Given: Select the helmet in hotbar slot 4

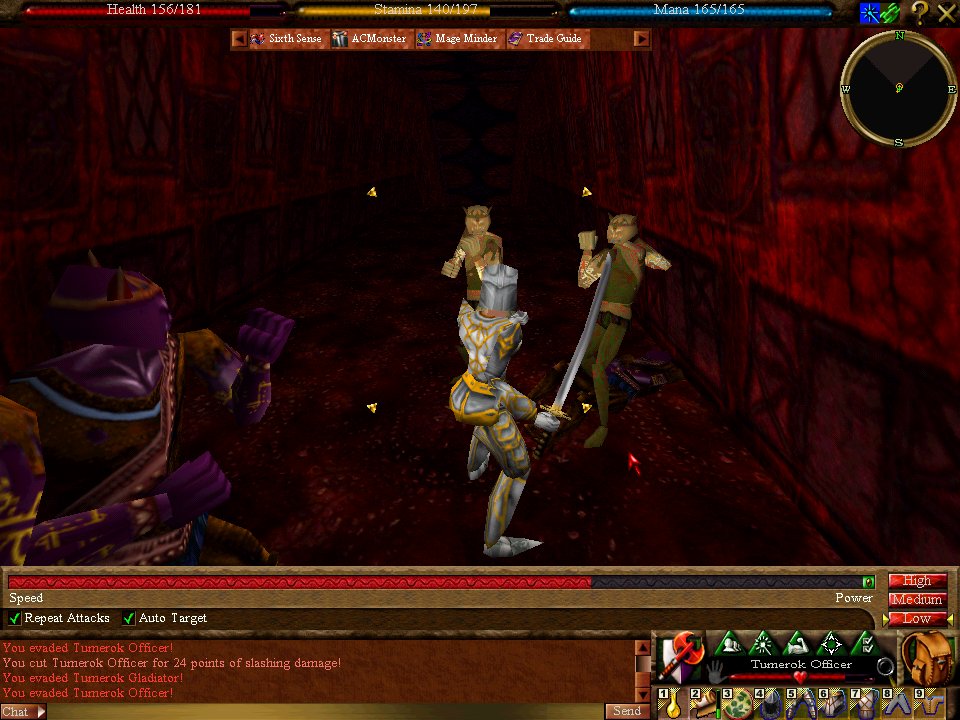Looking at the screenshot, I should (768, 704).
